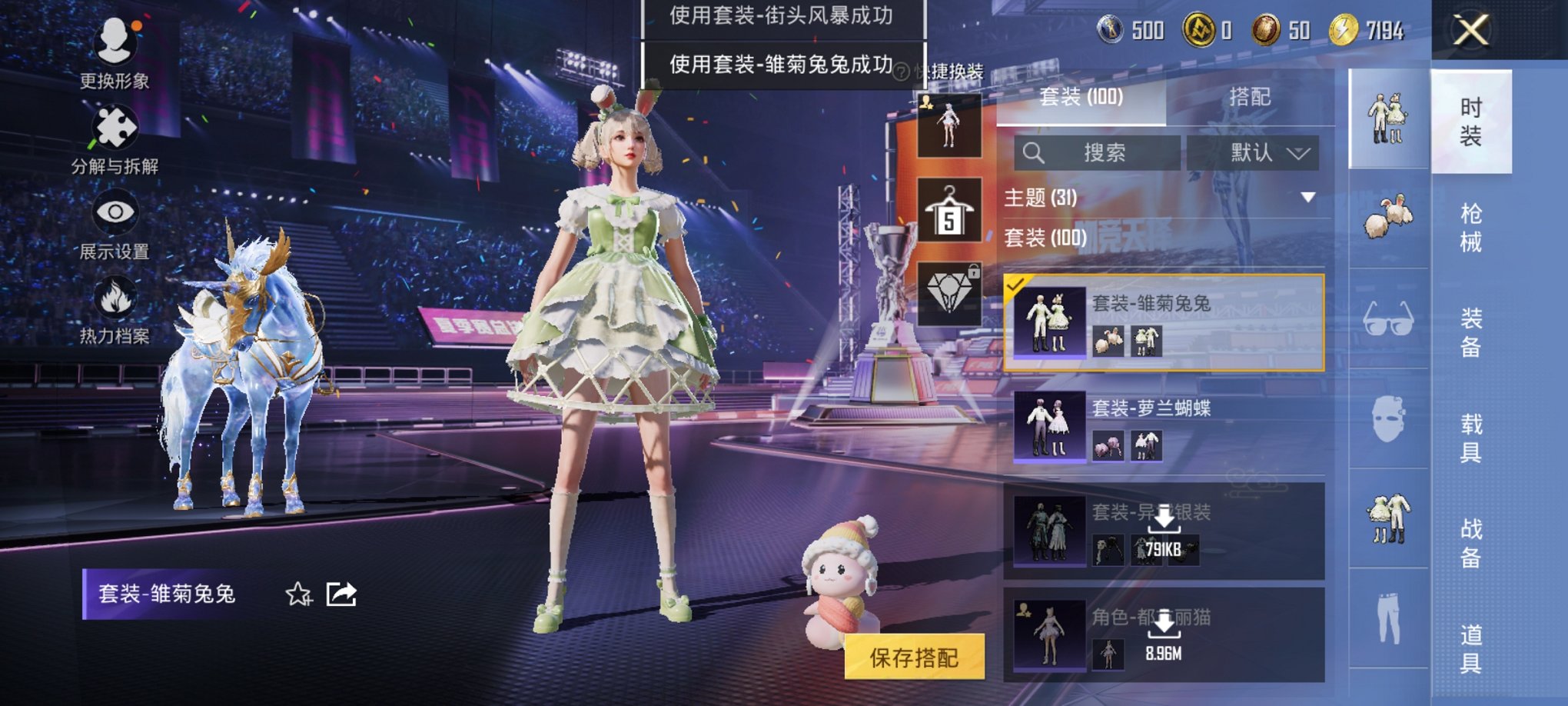This screenshot has height=706, width=1568.
Task: Open 展示设置 via the eye icon
Action: coord(115,211)
